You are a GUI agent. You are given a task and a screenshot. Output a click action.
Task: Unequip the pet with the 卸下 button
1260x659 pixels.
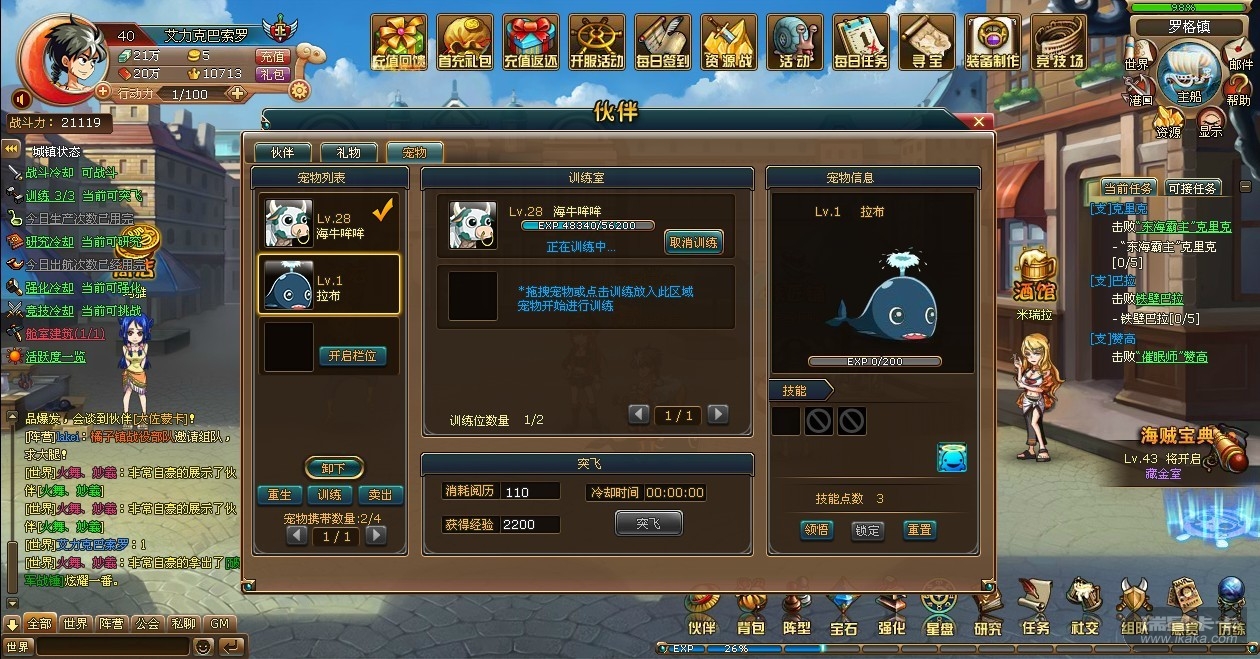333,468
